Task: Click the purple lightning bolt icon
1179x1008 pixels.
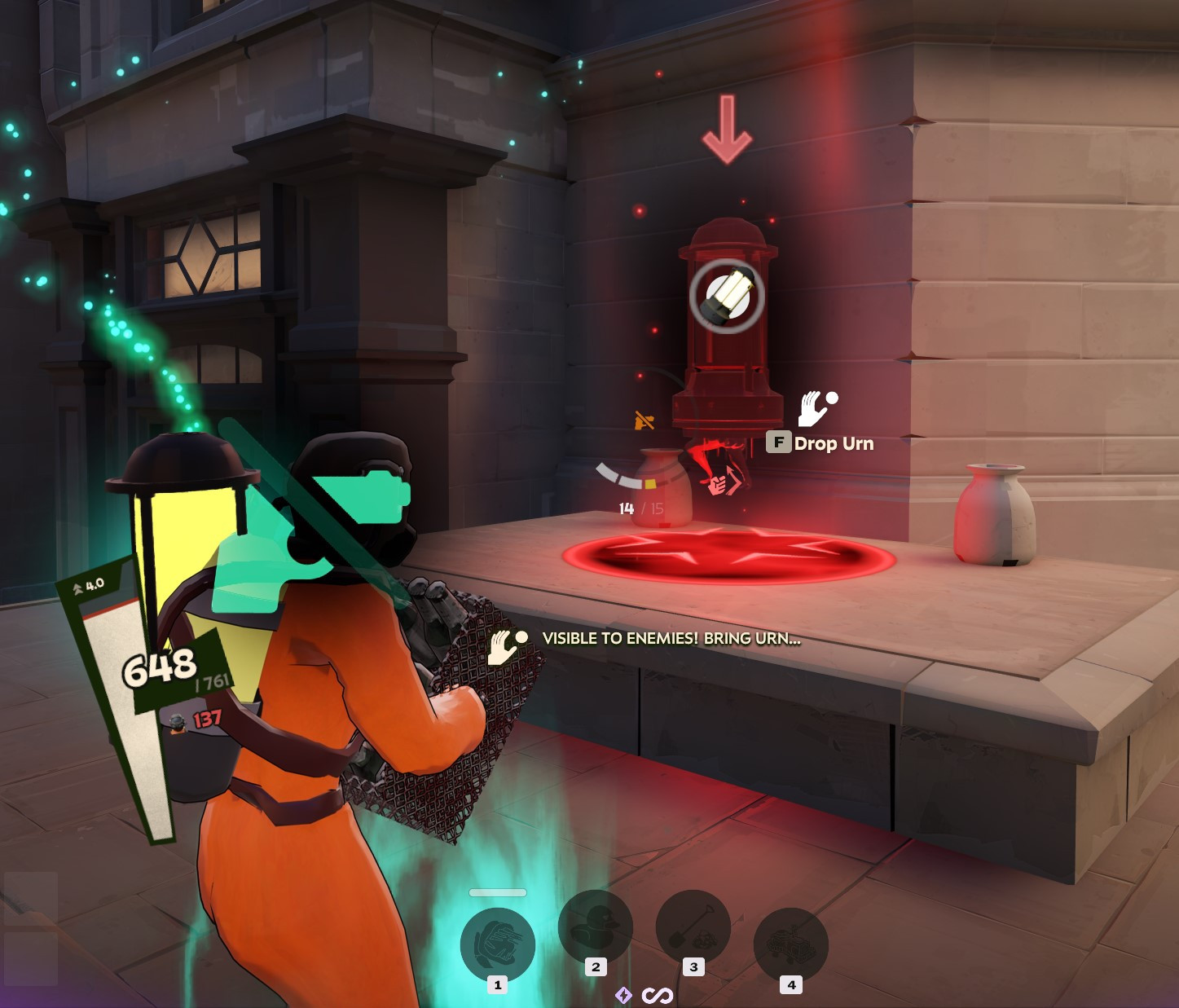Action: coord(623,995)
